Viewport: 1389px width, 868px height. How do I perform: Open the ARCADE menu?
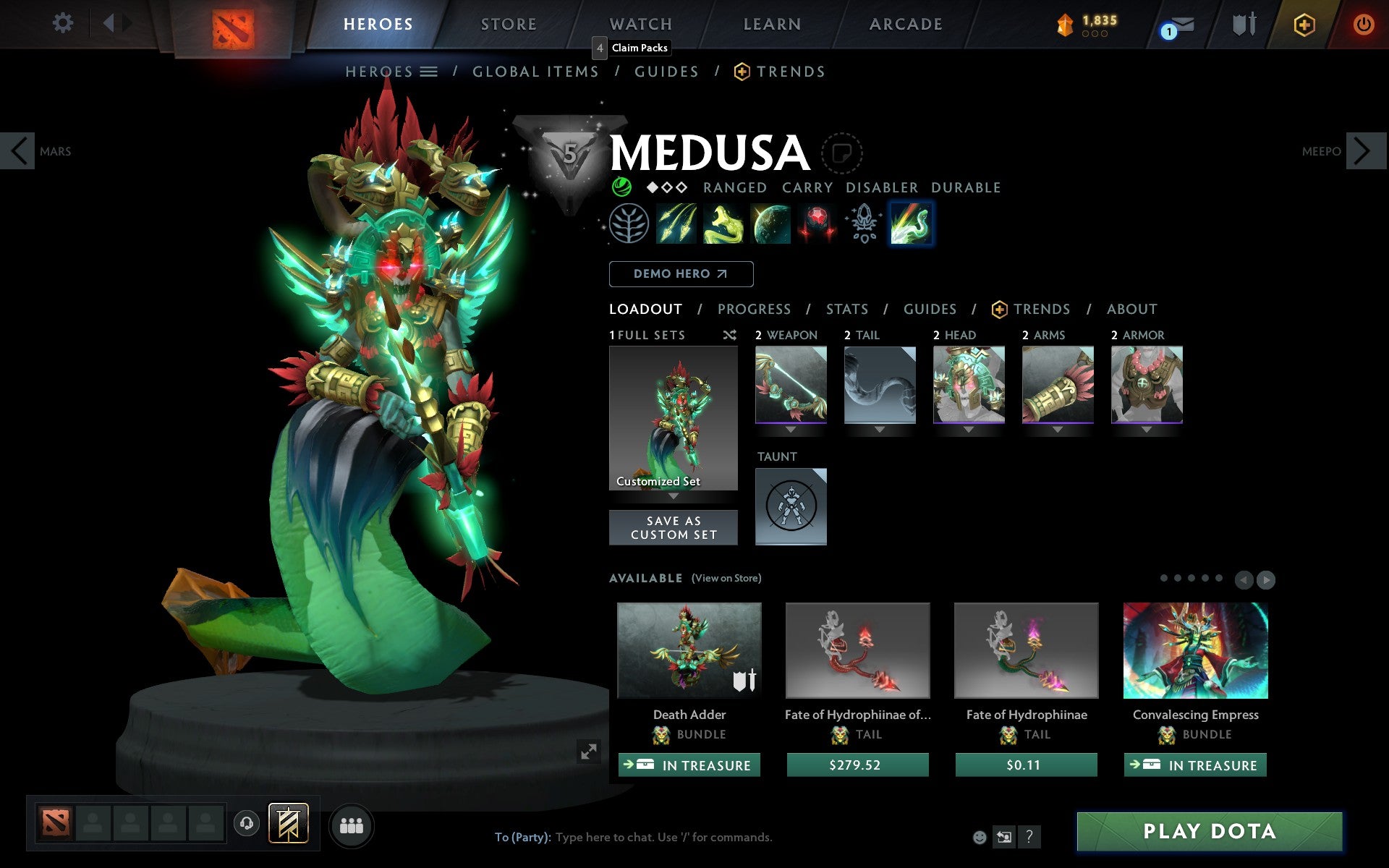click(905, 23)
